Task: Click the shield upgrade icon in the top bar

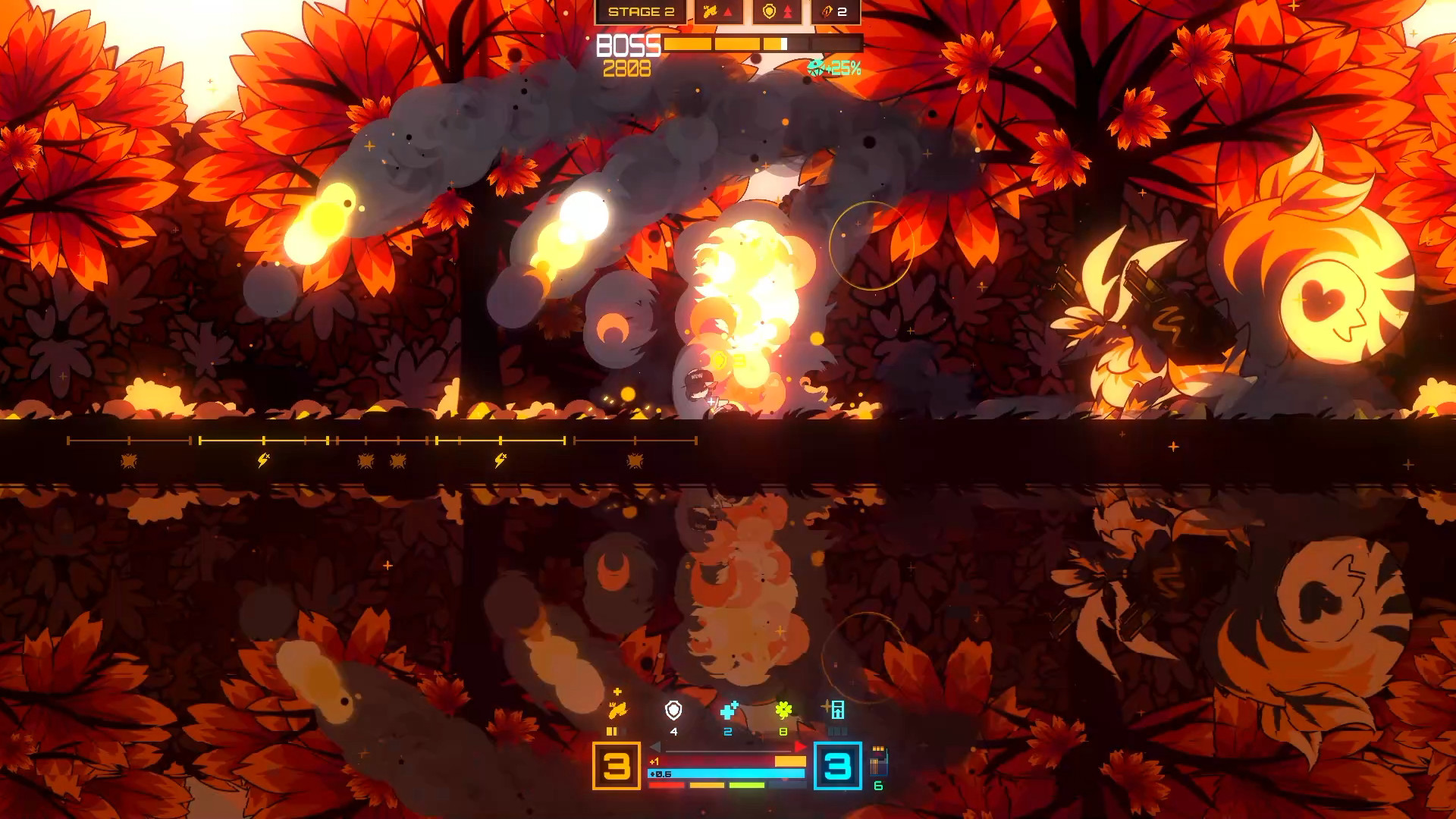Action: pyautogui.click(x=769, y=11)
